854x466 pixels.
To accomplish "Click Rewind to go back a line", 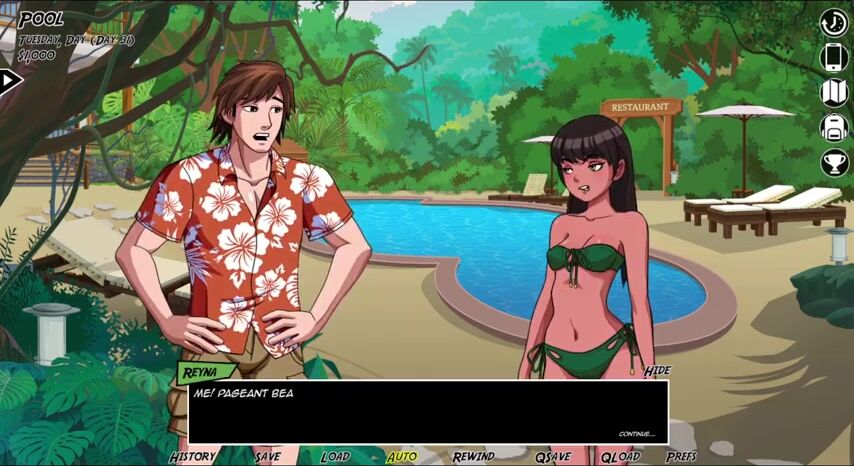I will [473, 456].
